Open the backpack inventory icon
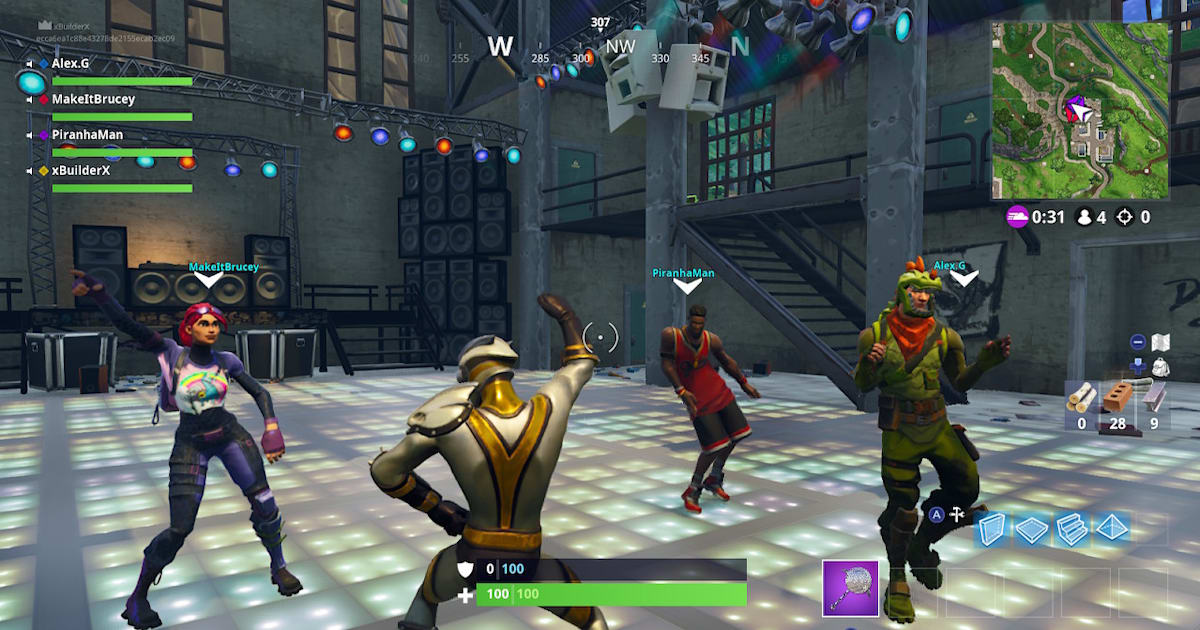 tap(1161, 367)
